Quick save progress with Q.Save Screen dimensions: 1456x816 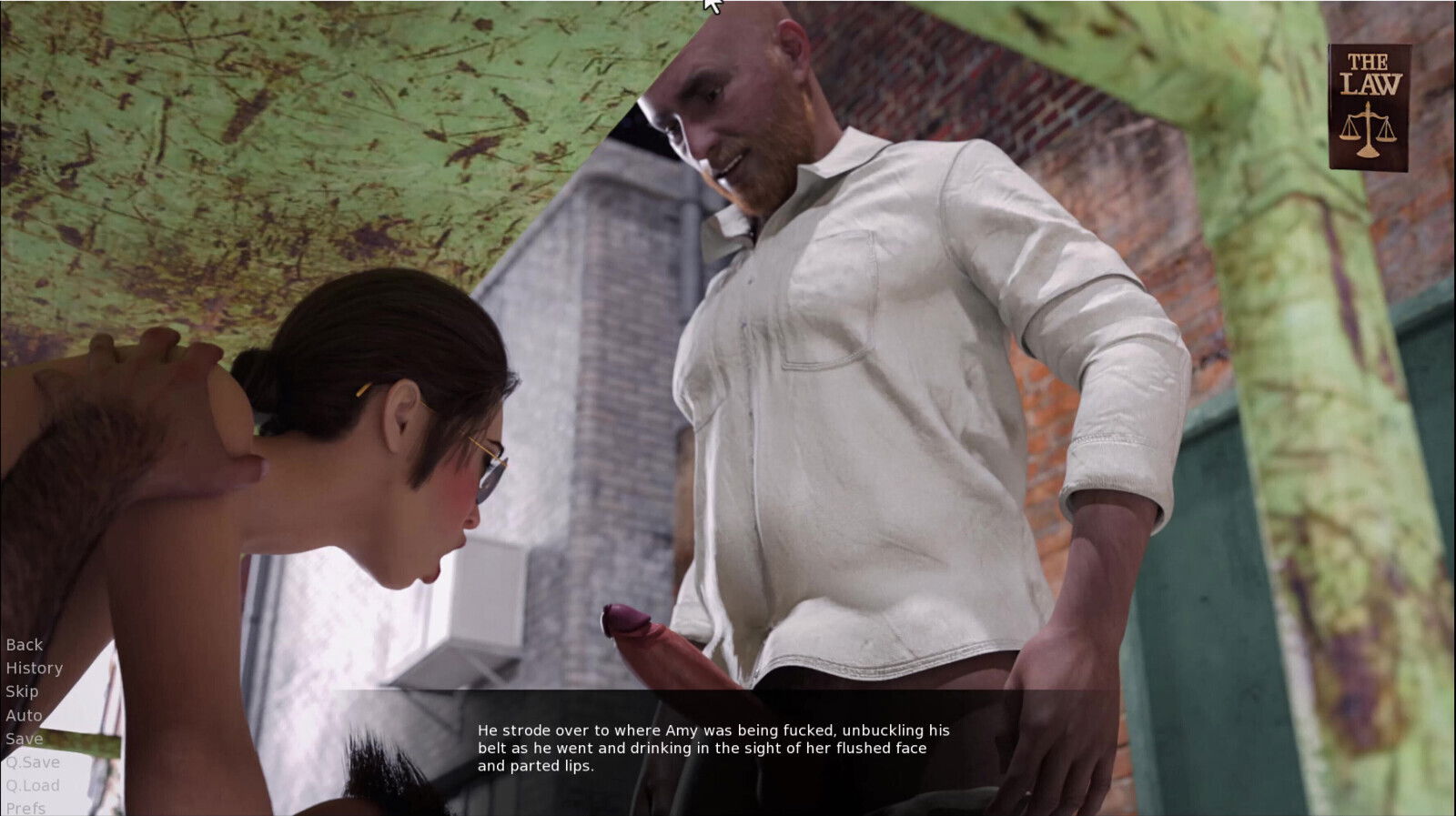pos(32,762)
